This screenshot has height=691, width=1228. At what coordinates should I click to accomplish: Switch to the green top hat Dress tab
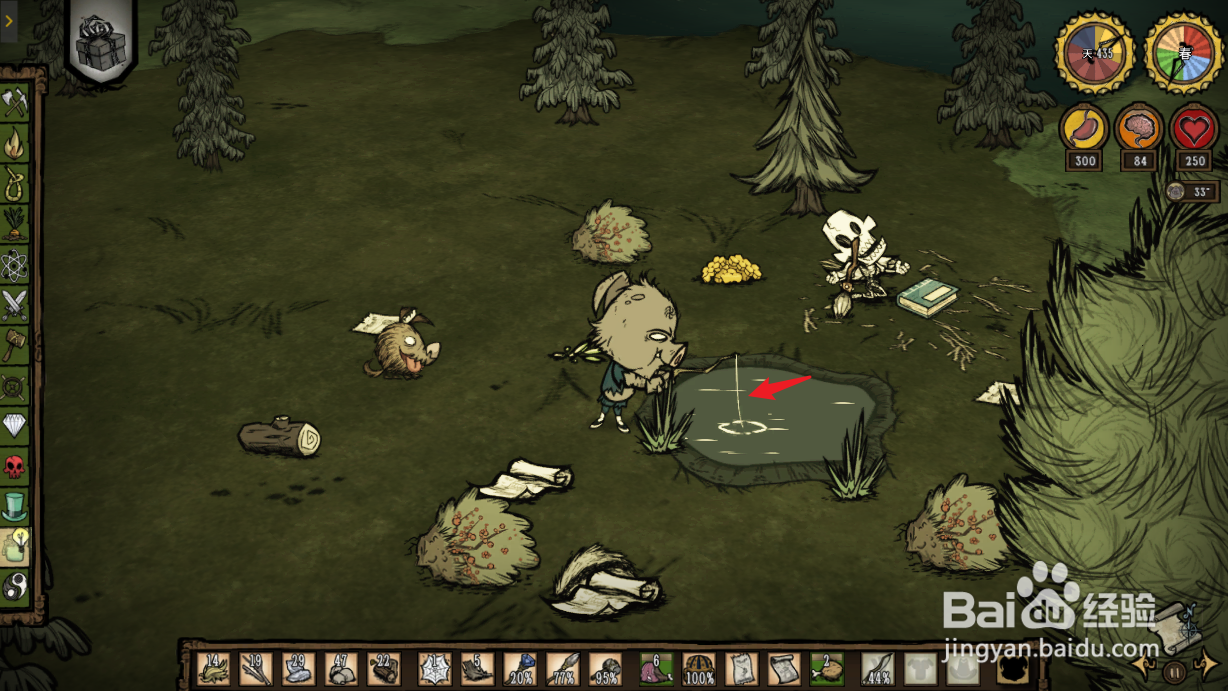[x=15, y=507]
